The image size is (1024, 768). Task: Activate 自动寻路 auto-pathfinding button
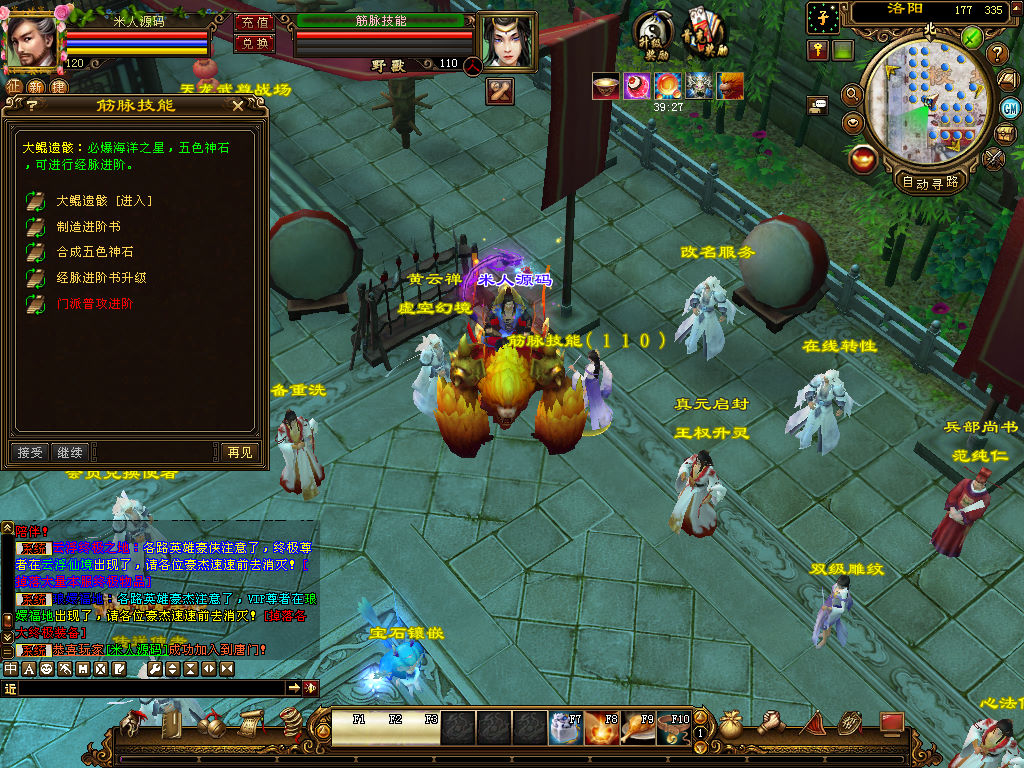click(930, 182)
